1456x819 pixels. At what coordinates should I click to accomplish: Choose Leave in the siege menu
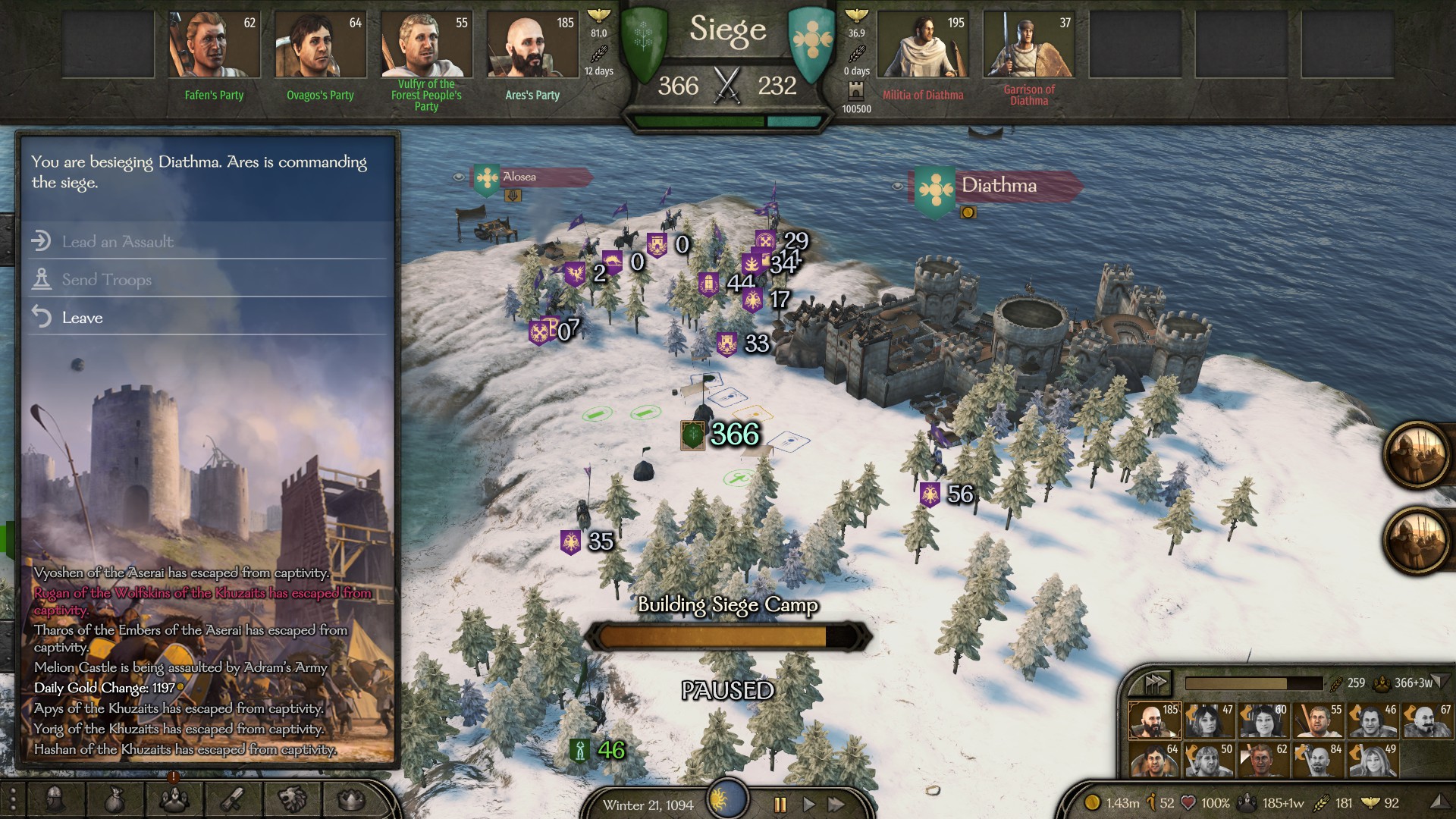pyautogui.click(x=82, y=318)
